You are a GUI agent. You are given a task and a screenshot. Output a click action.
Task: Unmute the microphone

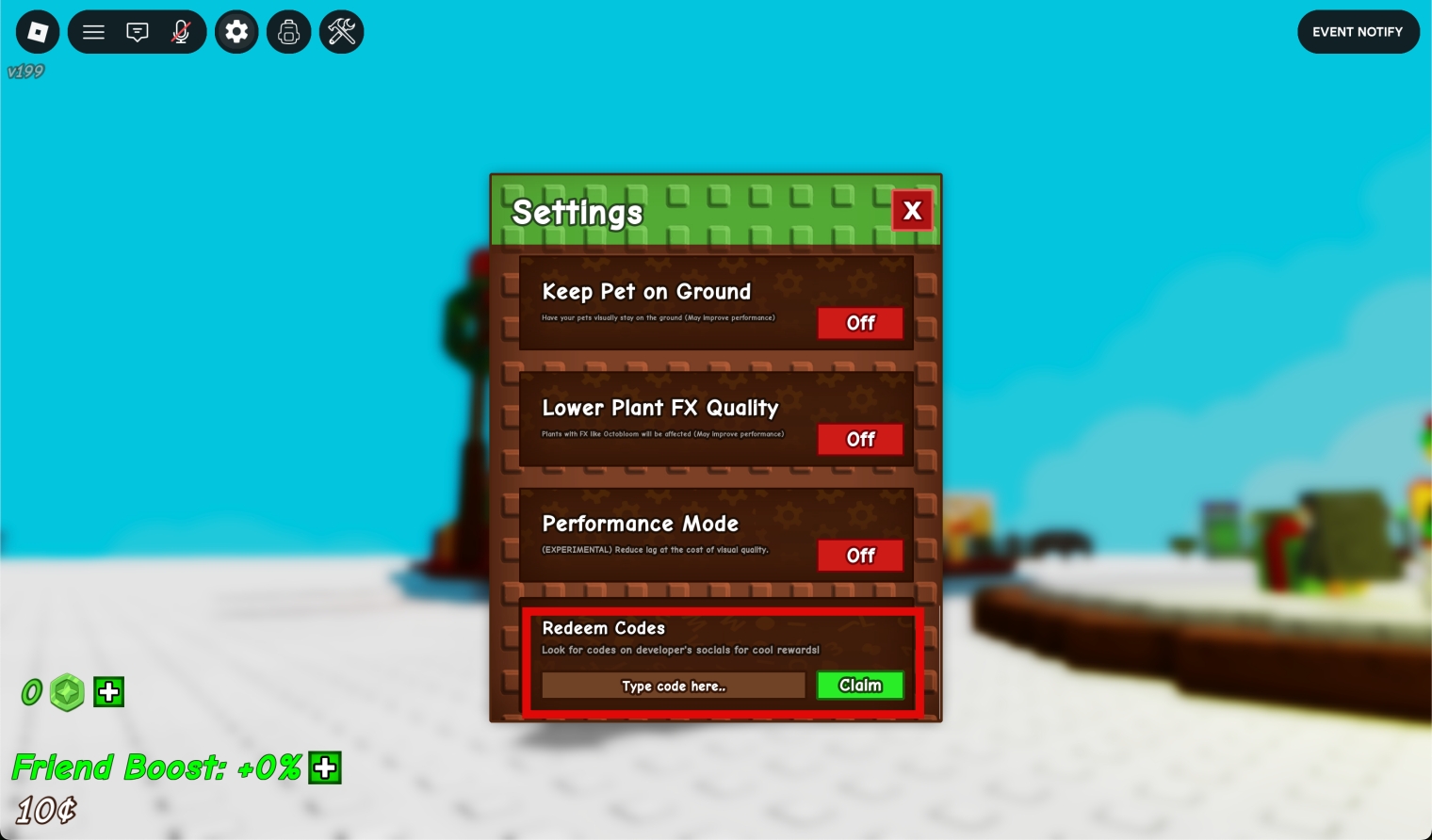point(181,31)
